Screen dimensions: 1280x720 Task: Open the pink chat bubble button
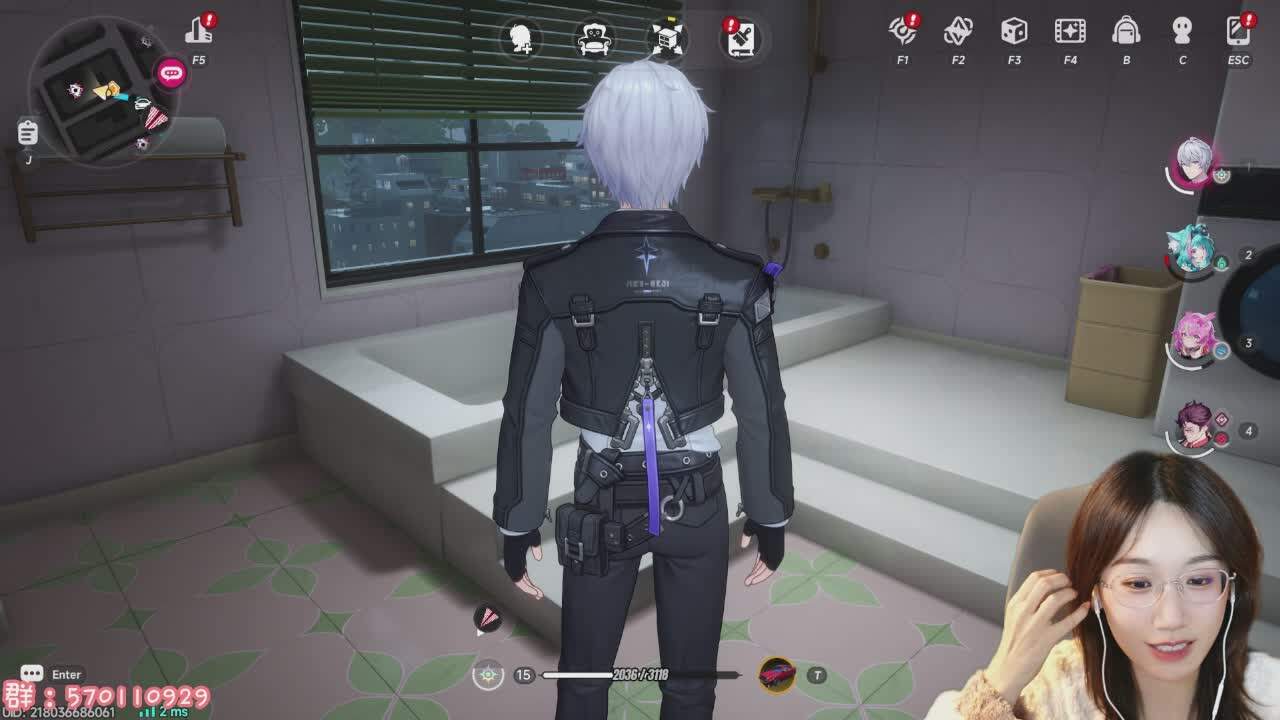[x=171, y=72]
